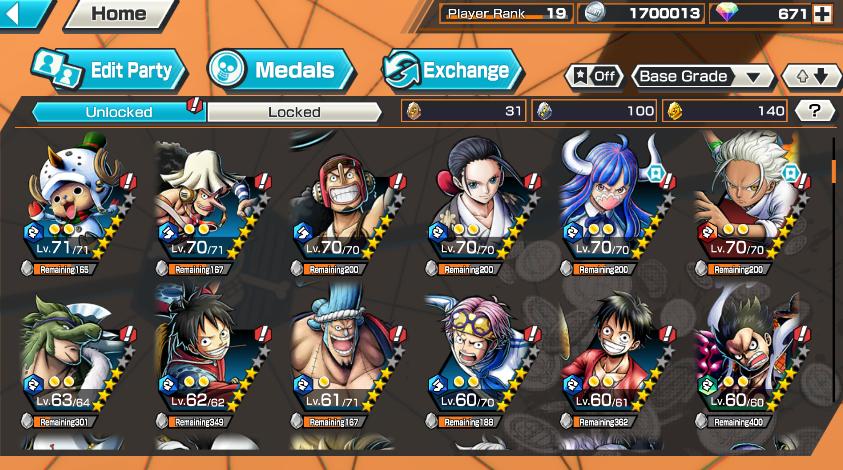Reverse the sort order arrows
This screenshot has height=470, width=843.
click(x=811, y=76)
